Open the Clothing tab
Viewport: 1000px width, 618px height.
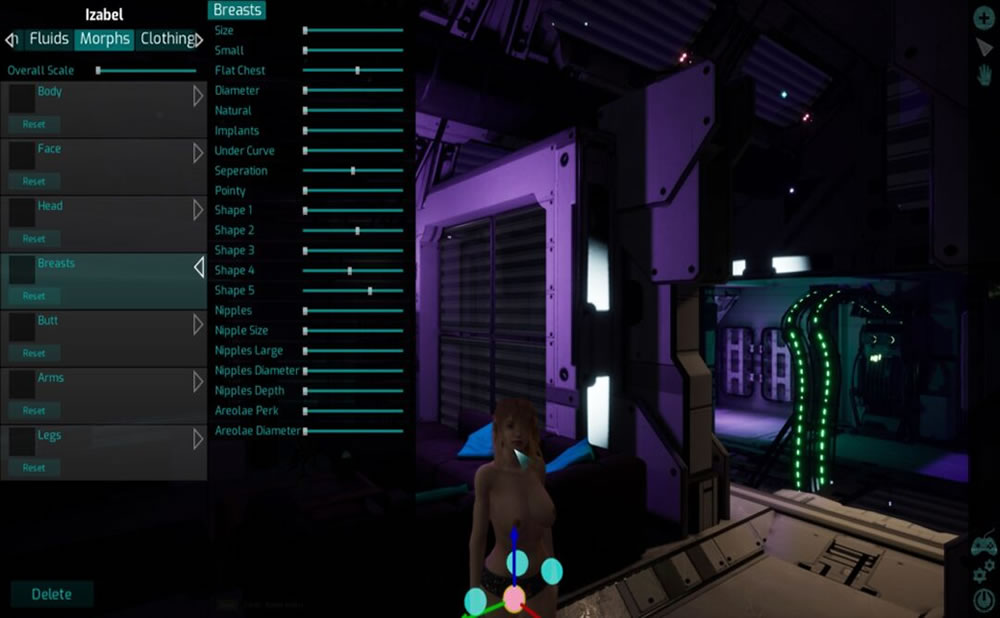(x=167, y=39)
